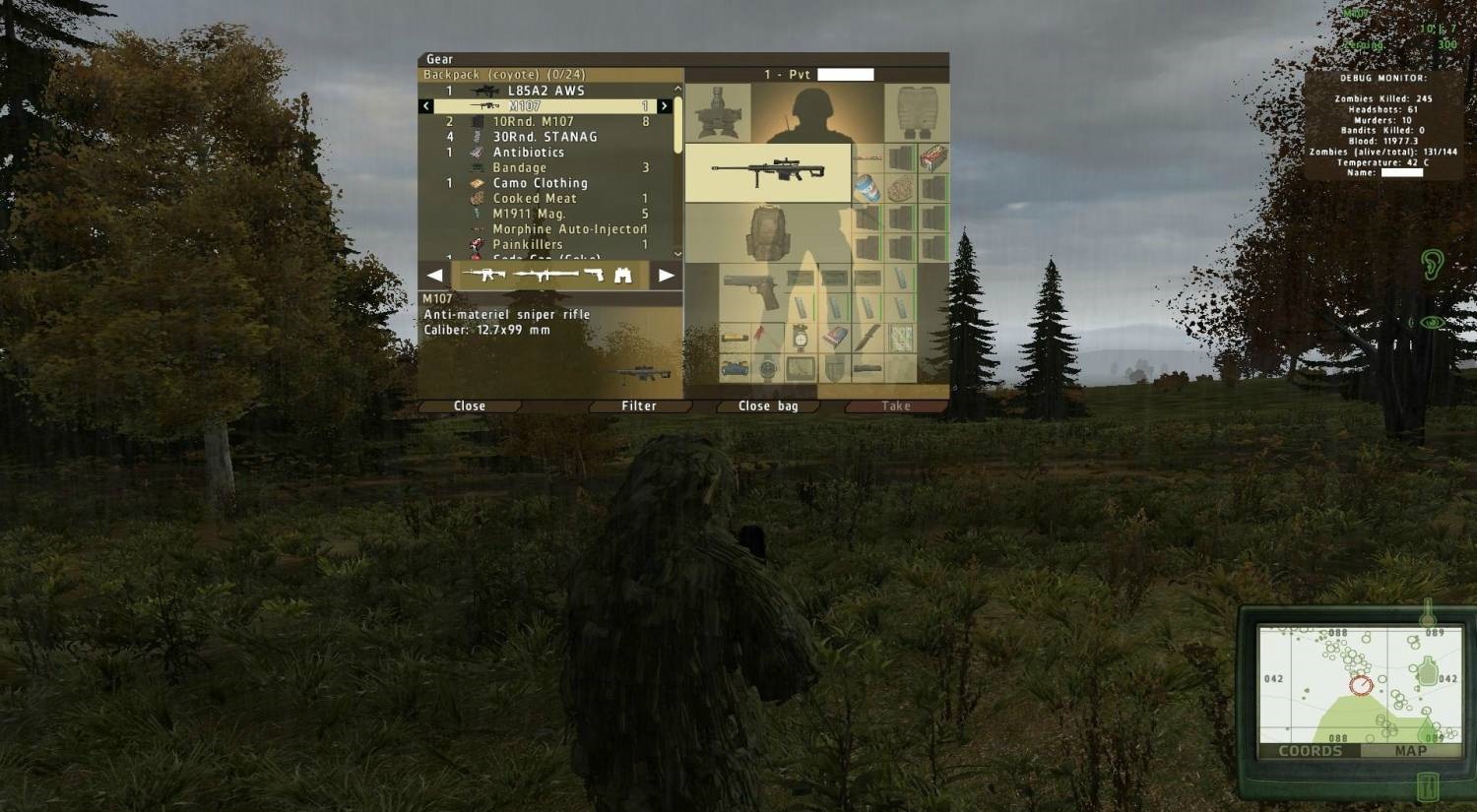Open the Filter button
Viewport: 1477px width, 812px height.
(x=638, y=406)
